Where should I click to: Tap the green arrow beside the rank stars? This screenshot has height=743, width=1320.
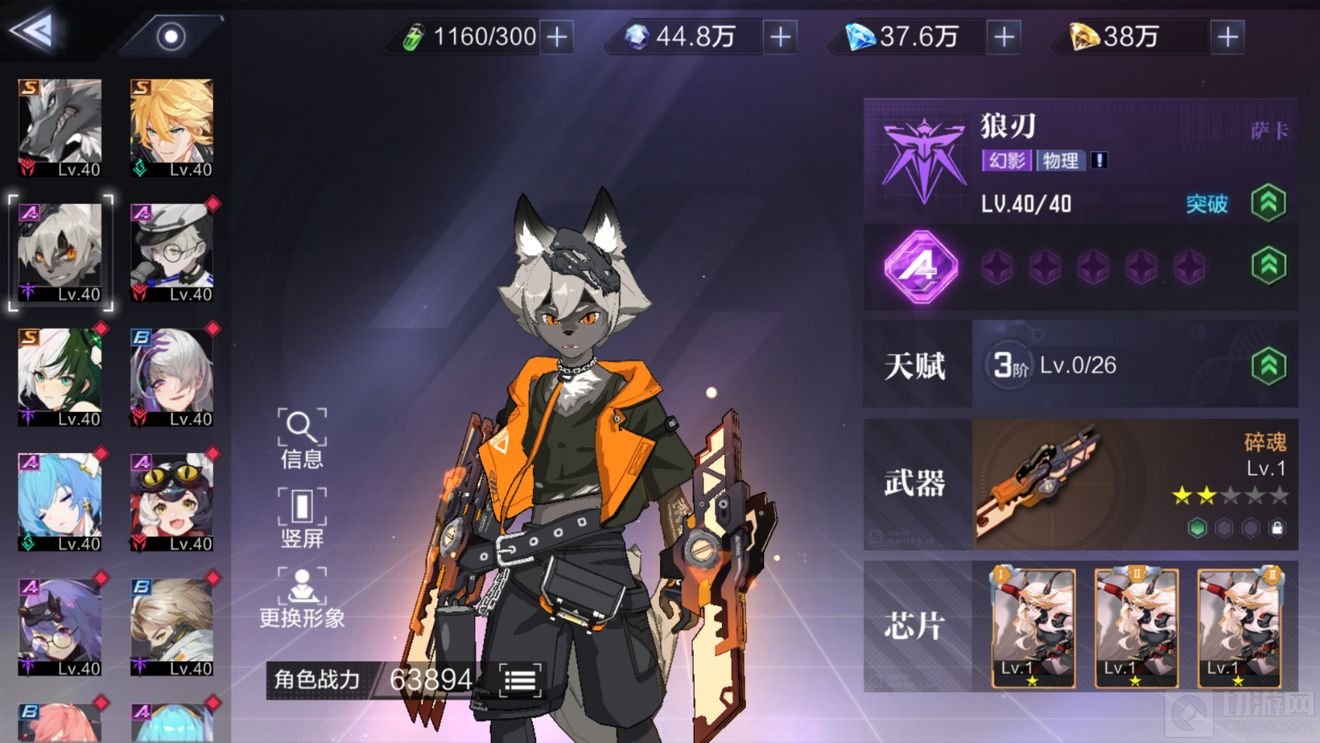(1268, 267)
